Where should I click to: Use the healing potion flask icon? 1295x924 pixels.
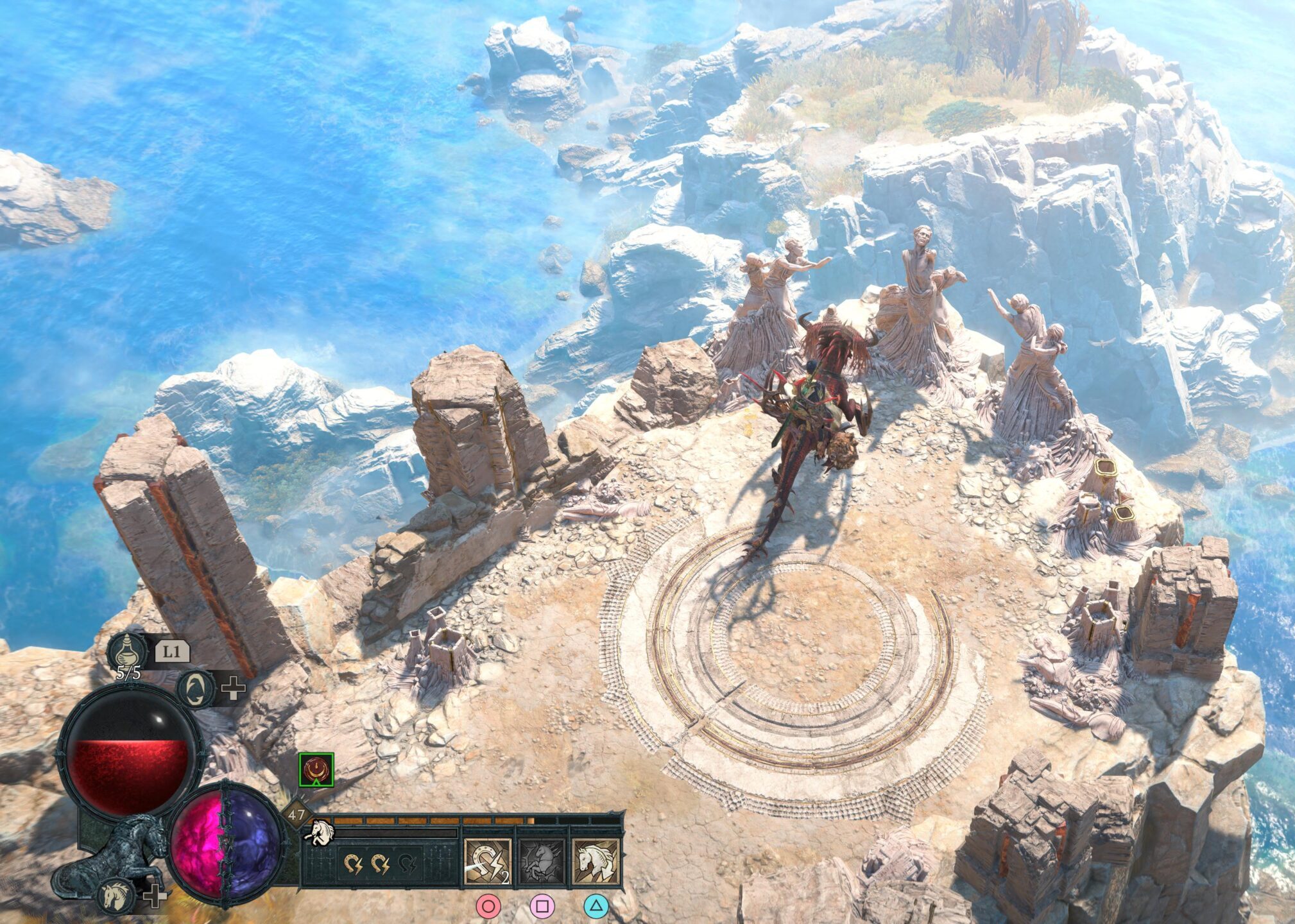[x=127, y=651]
